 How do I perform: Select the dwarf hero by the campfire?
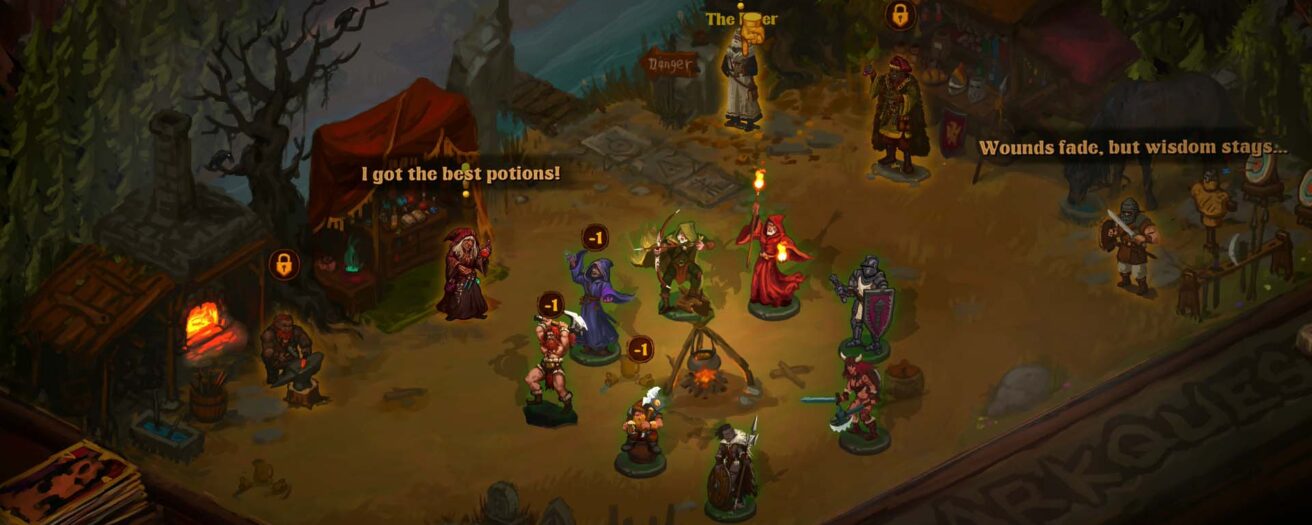pos(640,426)
